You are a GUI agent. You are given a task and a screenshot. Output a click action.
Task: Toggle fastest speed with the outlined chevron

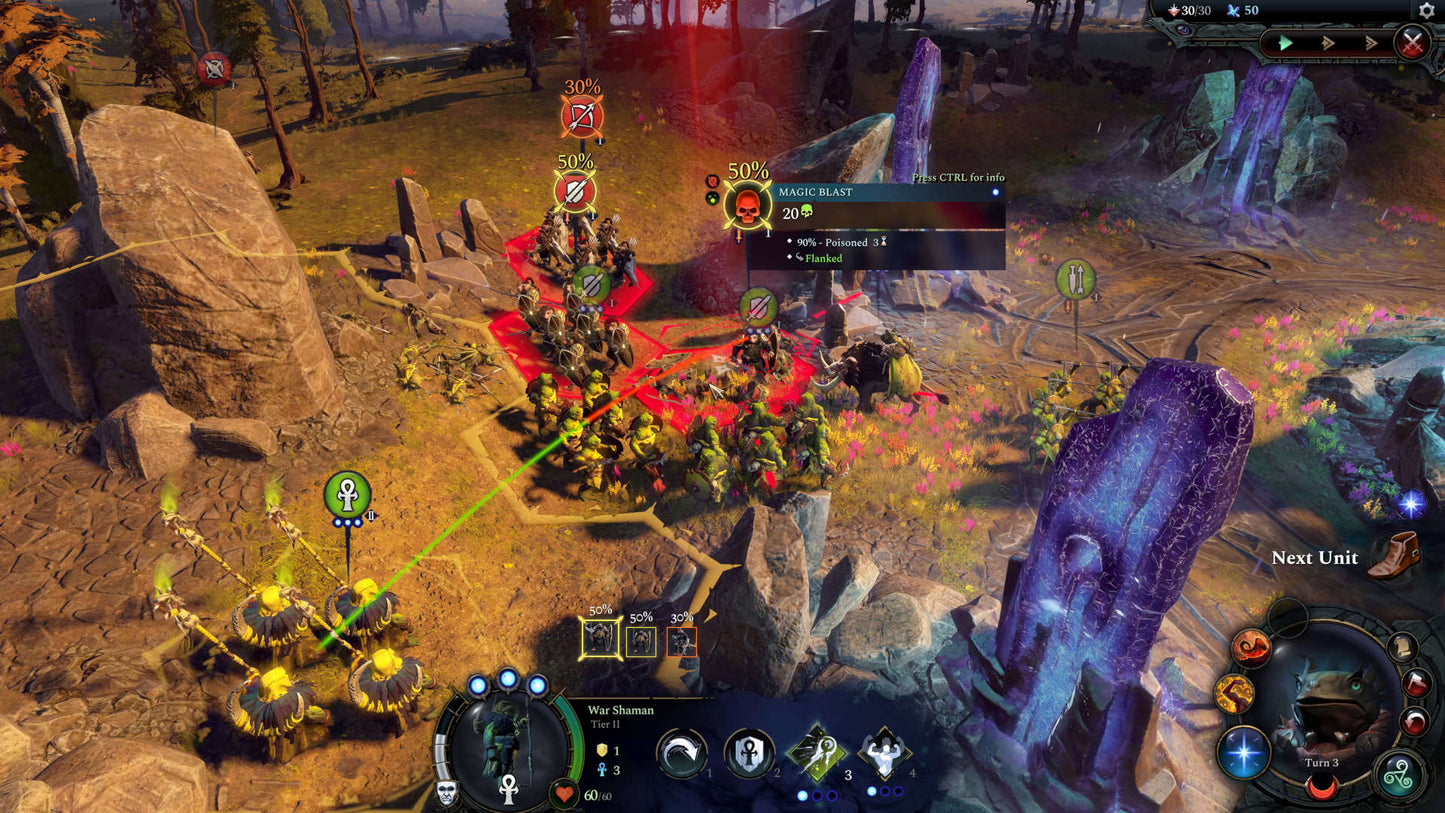click(1371, 43)
